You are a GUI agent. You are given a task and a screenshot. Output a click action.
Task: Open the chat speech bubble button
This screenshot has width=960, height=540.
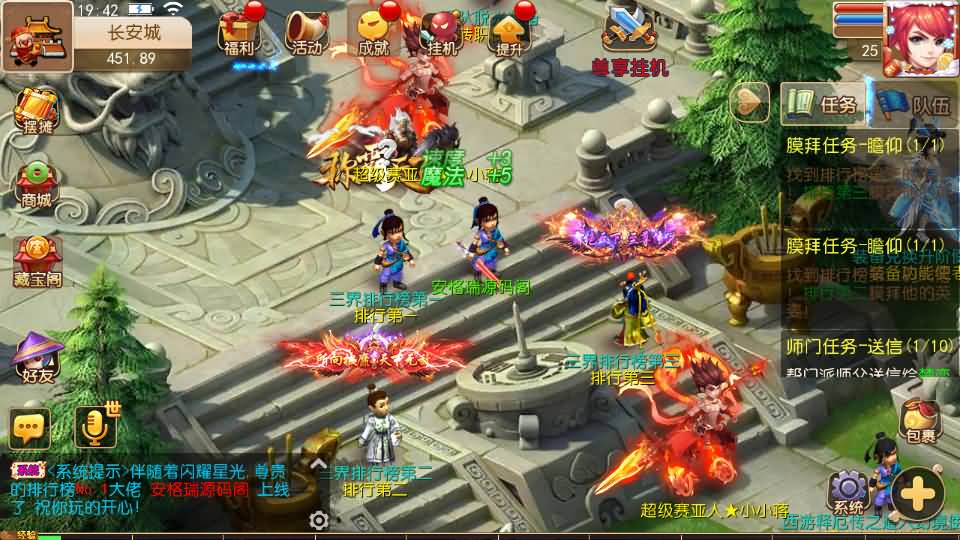click(29, 428)
